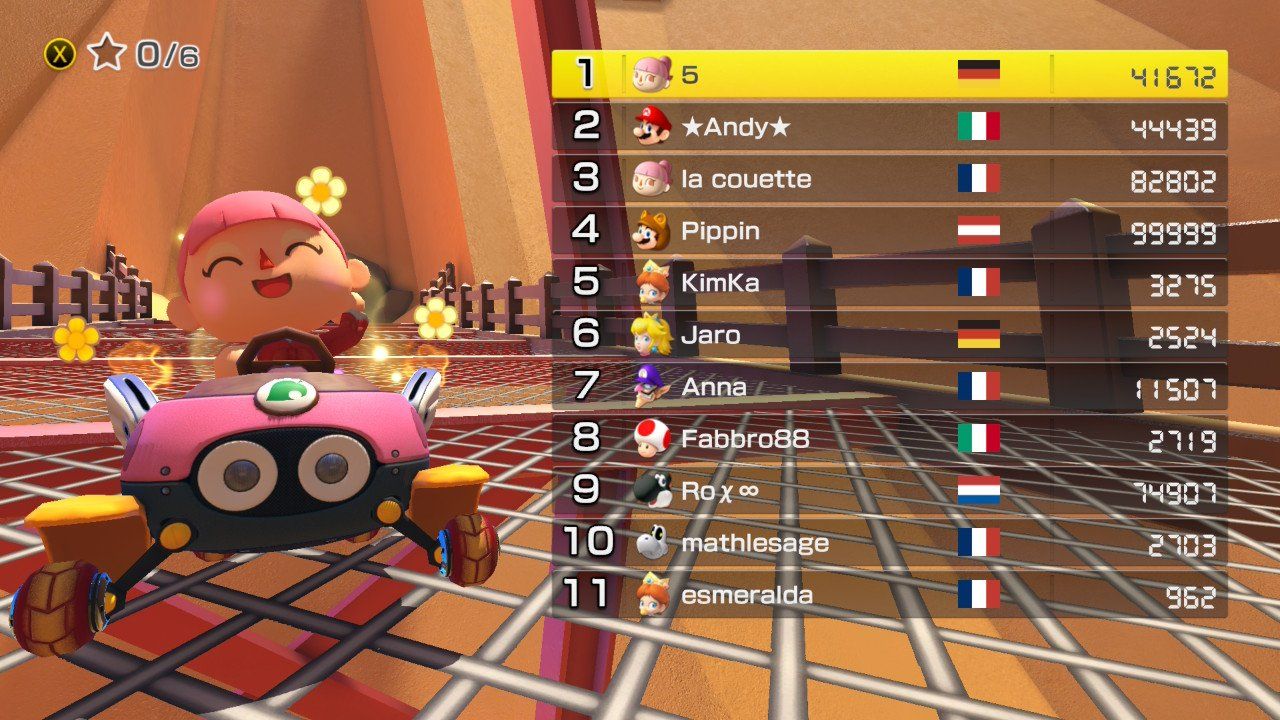Select Anna's leaderboard entry

point(889,387)
